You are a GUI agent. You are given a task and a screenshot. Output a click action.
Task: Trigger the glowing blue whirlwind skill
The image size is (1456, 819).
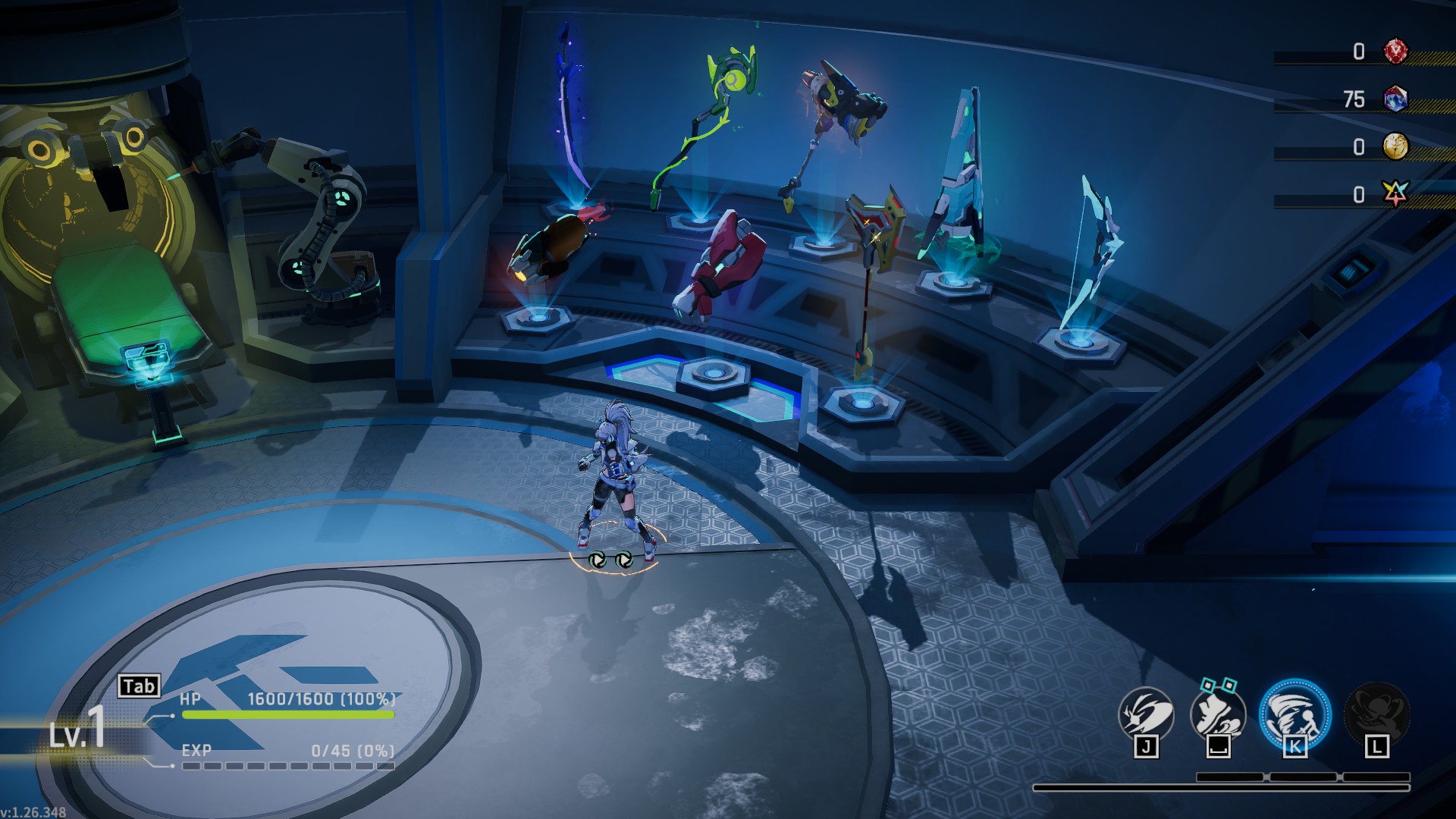tap(1294, 714)
